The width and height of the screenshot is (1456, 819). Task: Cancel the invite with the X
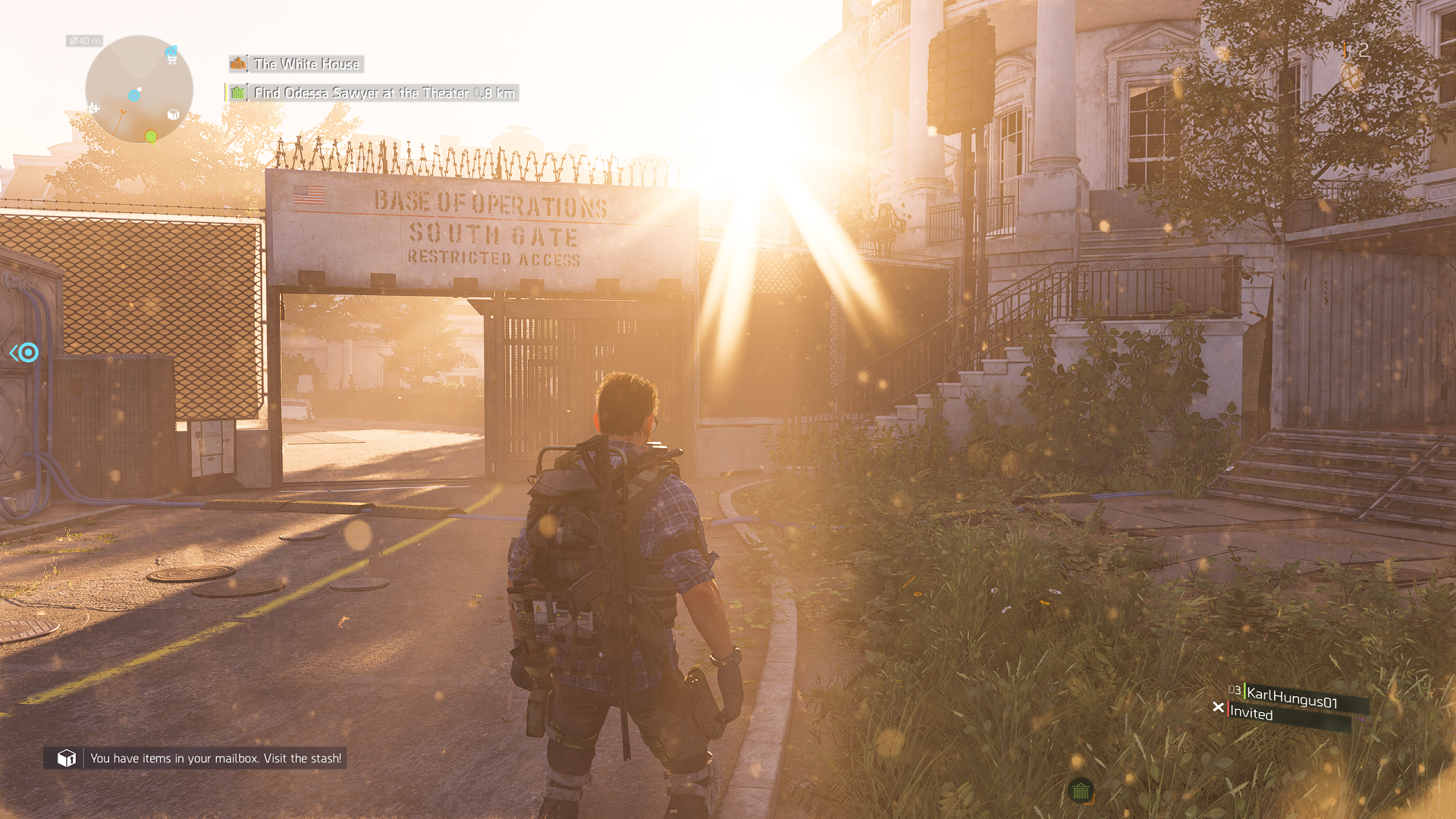[1218, 708]
